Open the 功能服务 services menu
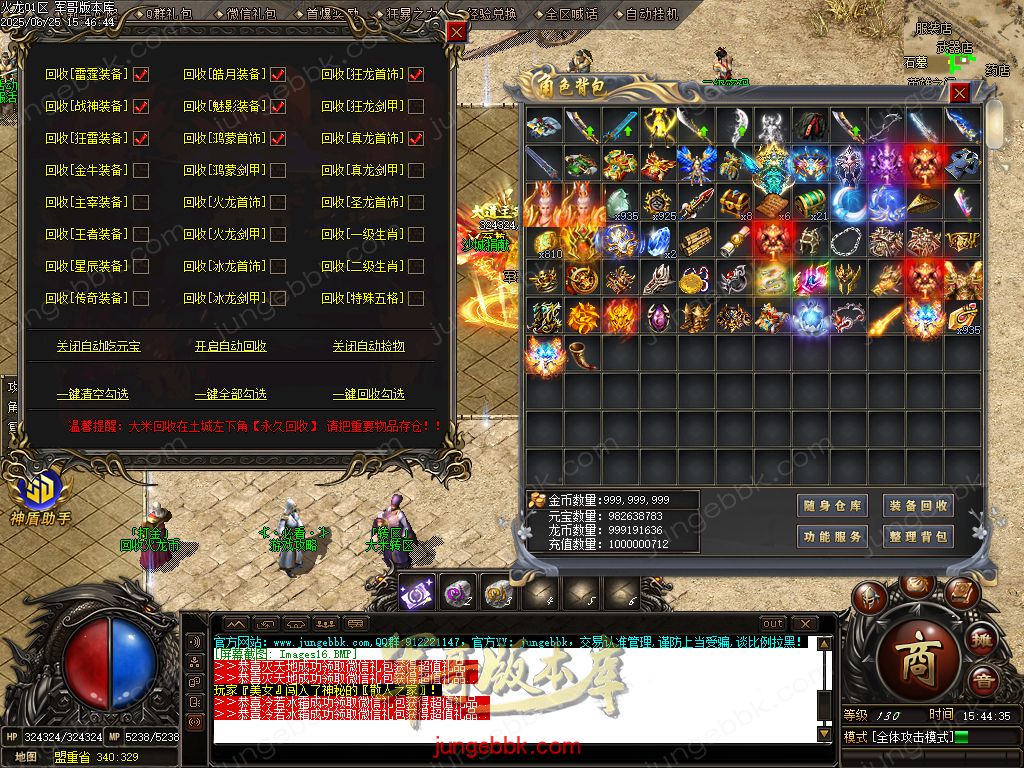 [832, 537]
